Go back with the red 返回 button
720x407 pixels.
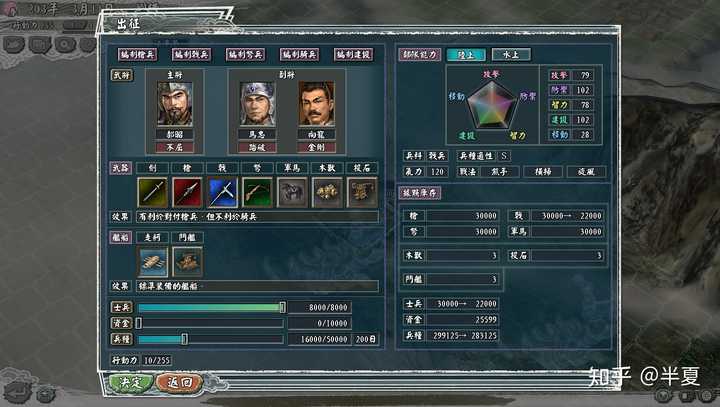tap(181, 382)
